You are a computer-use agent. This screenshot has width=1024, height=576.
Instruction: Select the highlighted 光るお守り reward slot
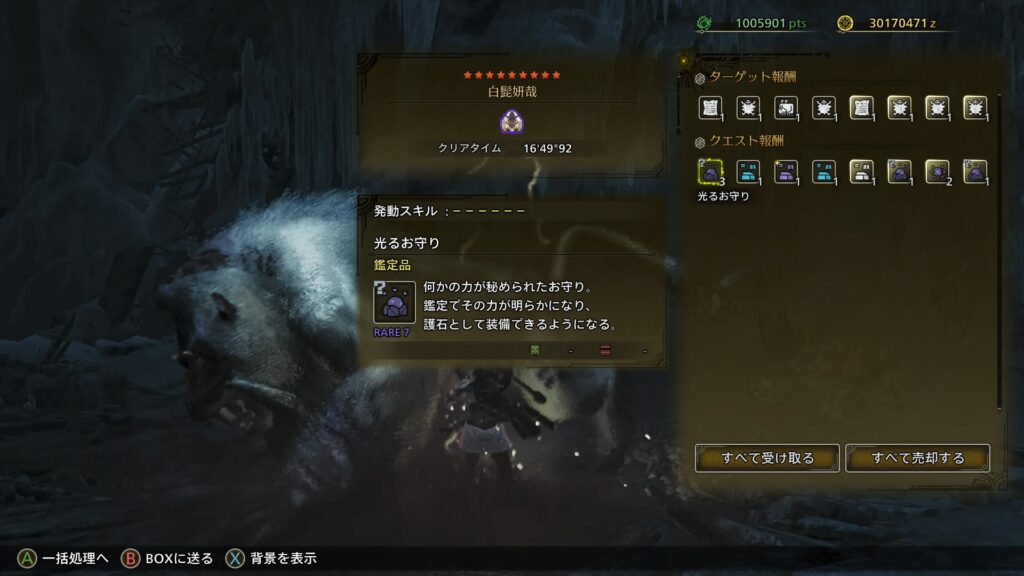click(x=710, y=172)
